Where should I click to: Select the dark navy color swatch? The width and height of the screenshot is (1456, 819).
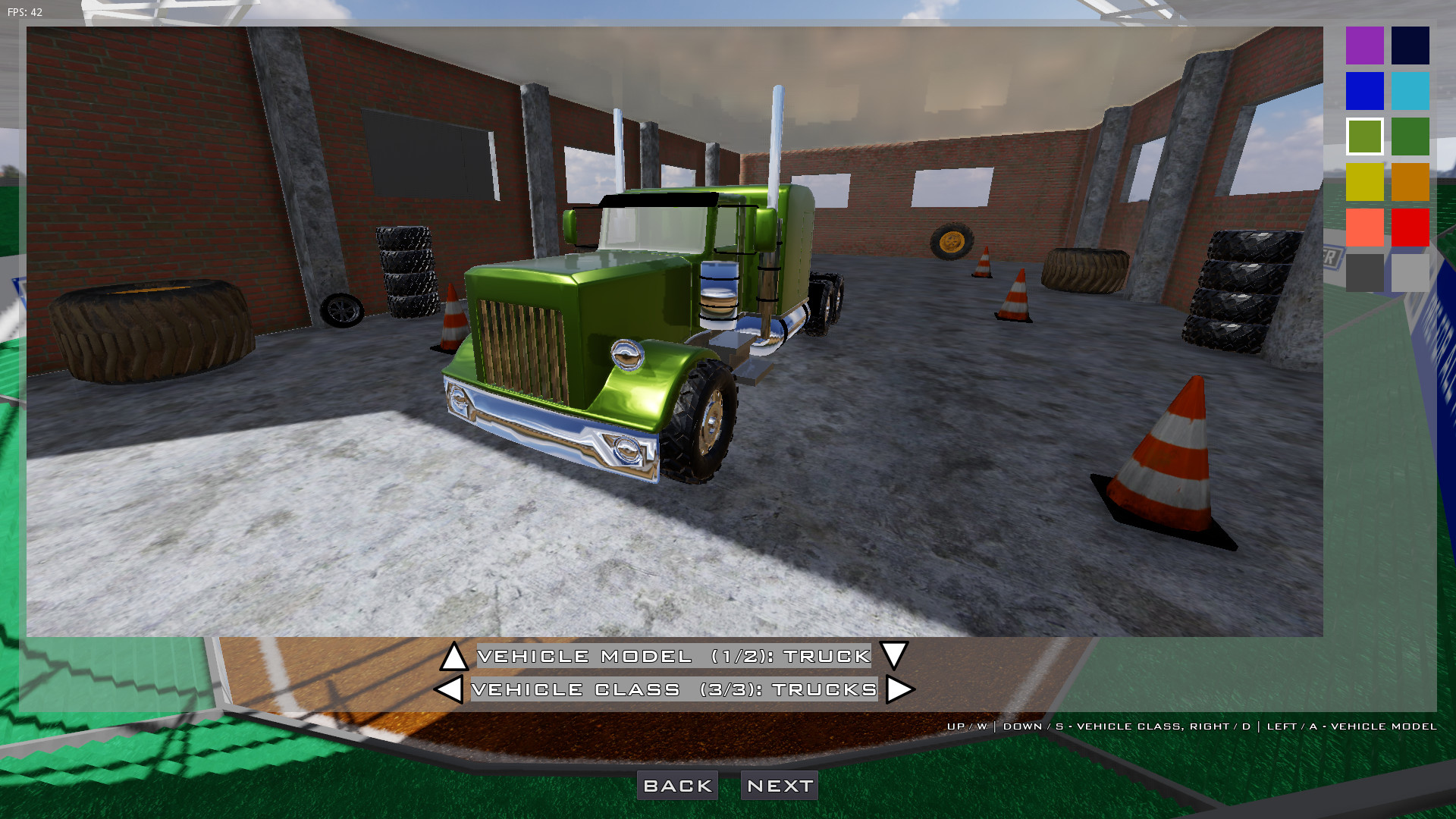[x=1409, y=45]
